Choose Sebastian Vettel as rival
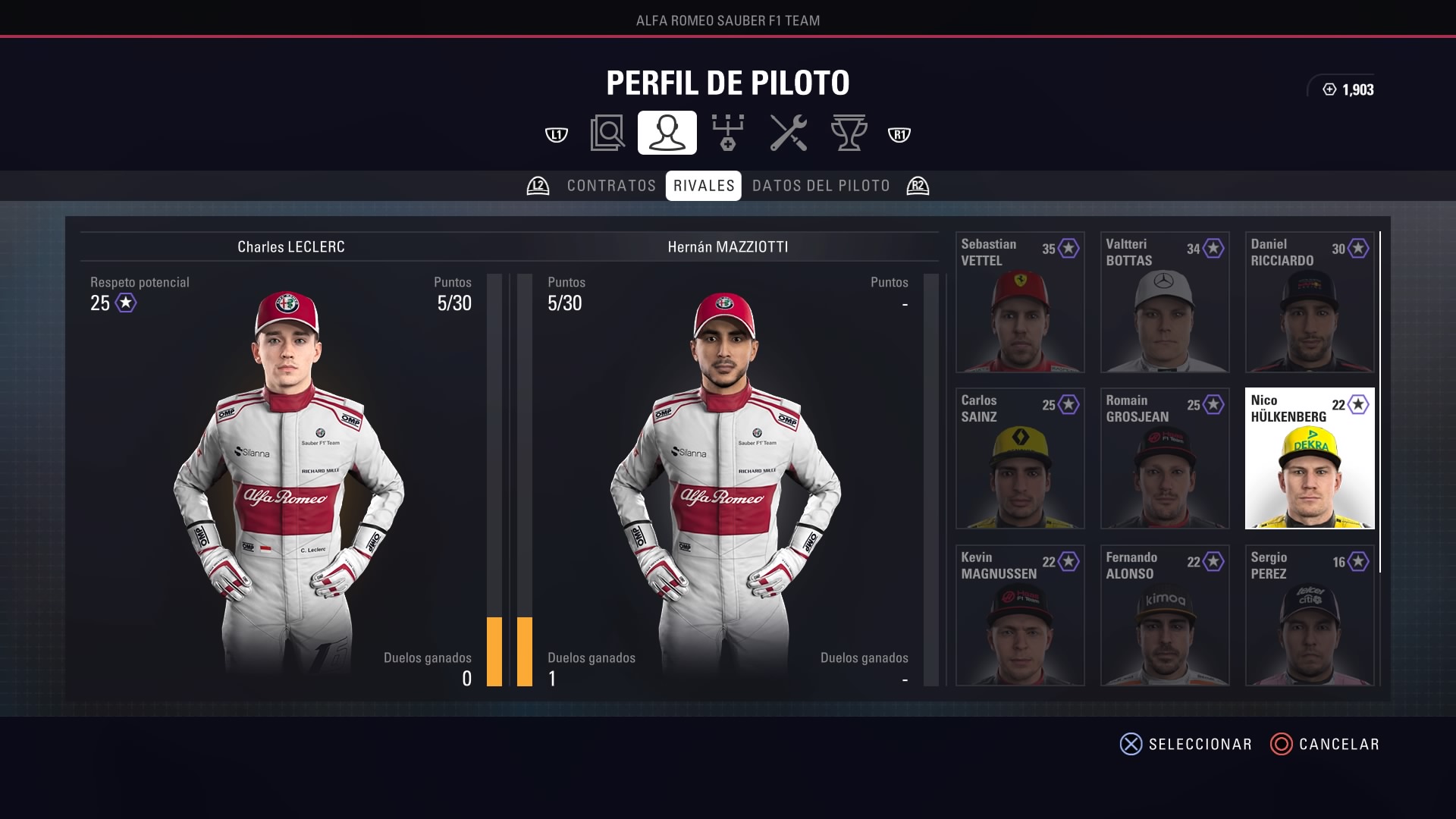Image resolution: width=1456 pixels, height=819 pixels. [1020, 302]
